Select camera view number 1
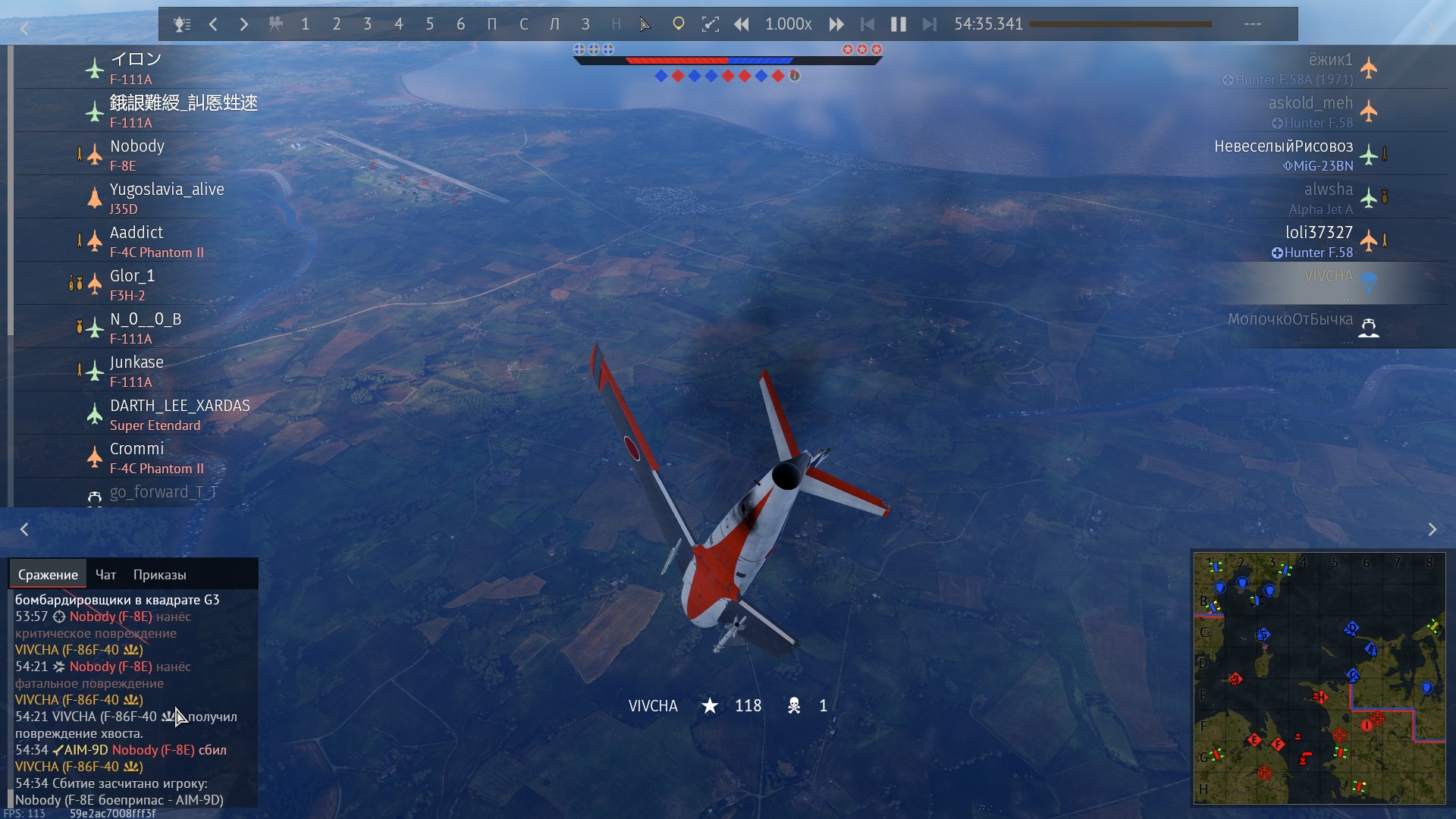This screenshot has width=1456, height=819. (305, 24)
